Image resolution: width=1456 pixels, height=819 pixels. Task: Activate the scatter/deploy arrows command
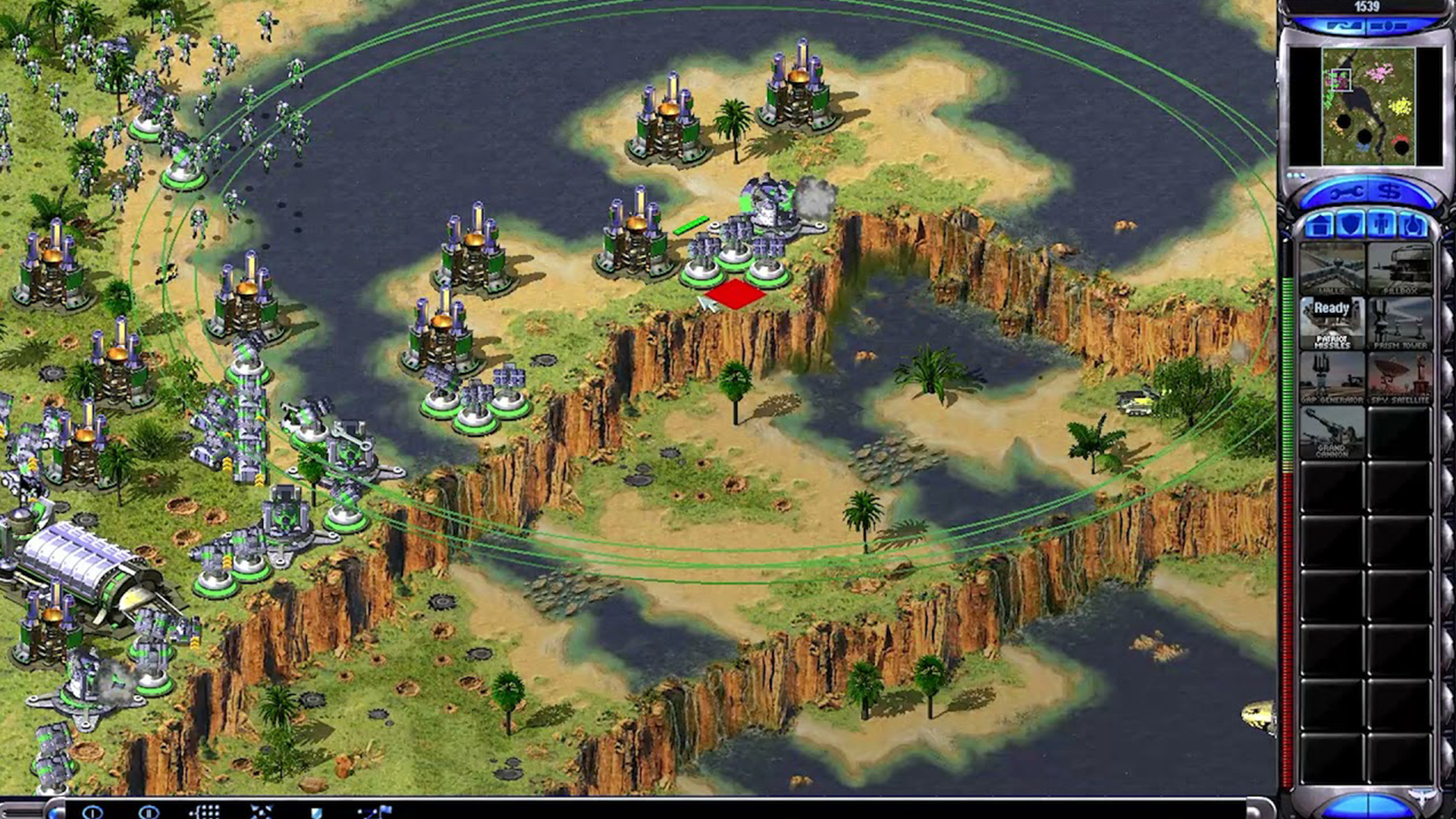coord(261,812)
